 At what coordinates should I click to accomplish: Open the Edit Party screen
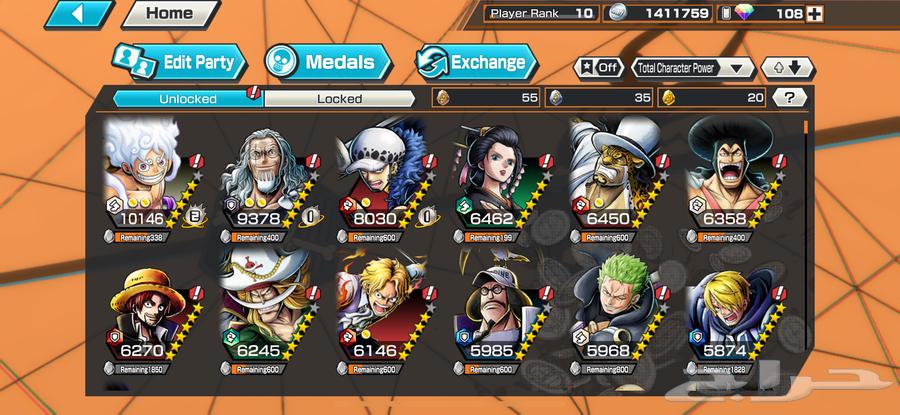(x=181, y=63)
